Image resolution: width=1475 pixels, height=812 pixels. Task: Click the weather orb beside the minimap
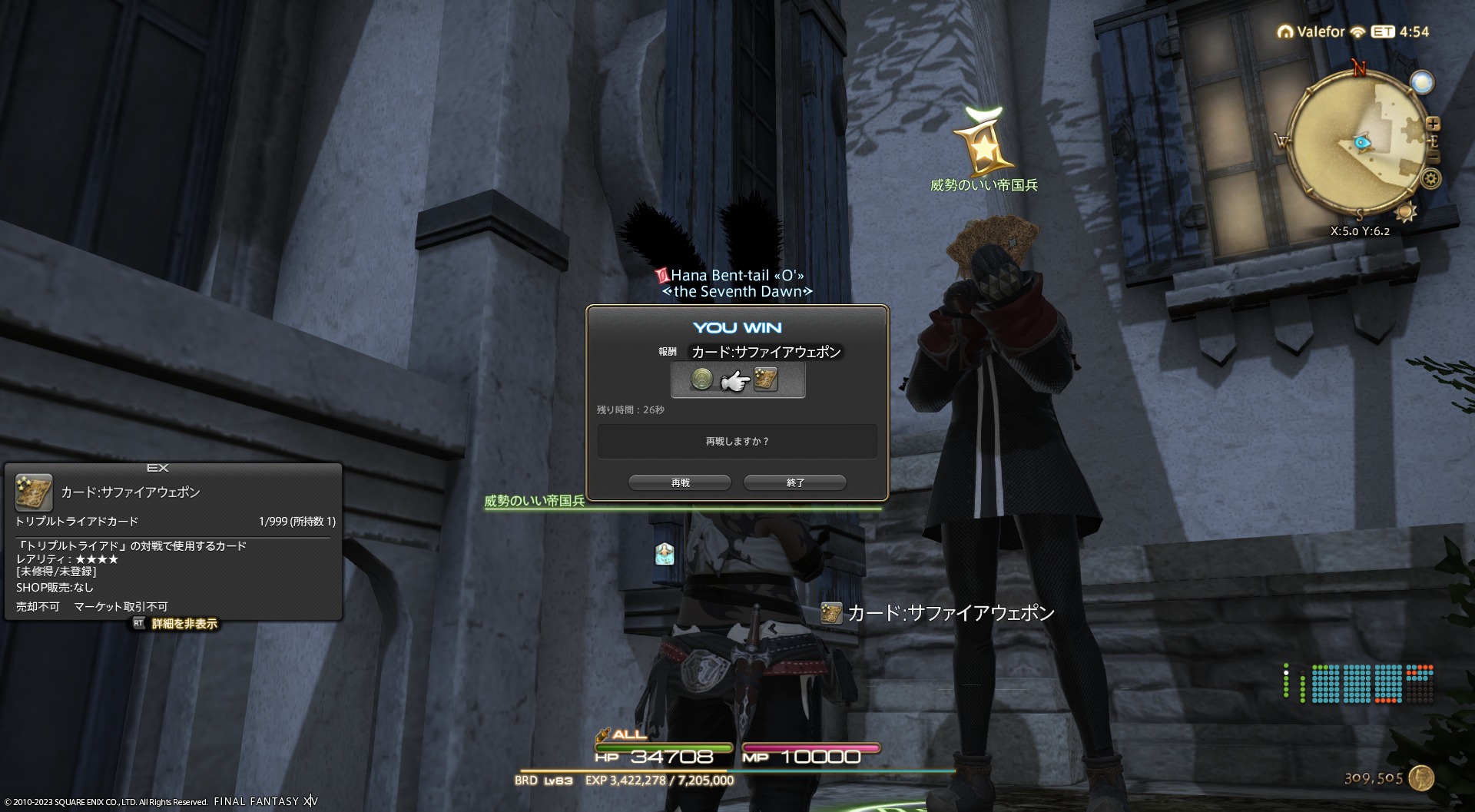pyautogui.click(x=1422, y=82)
